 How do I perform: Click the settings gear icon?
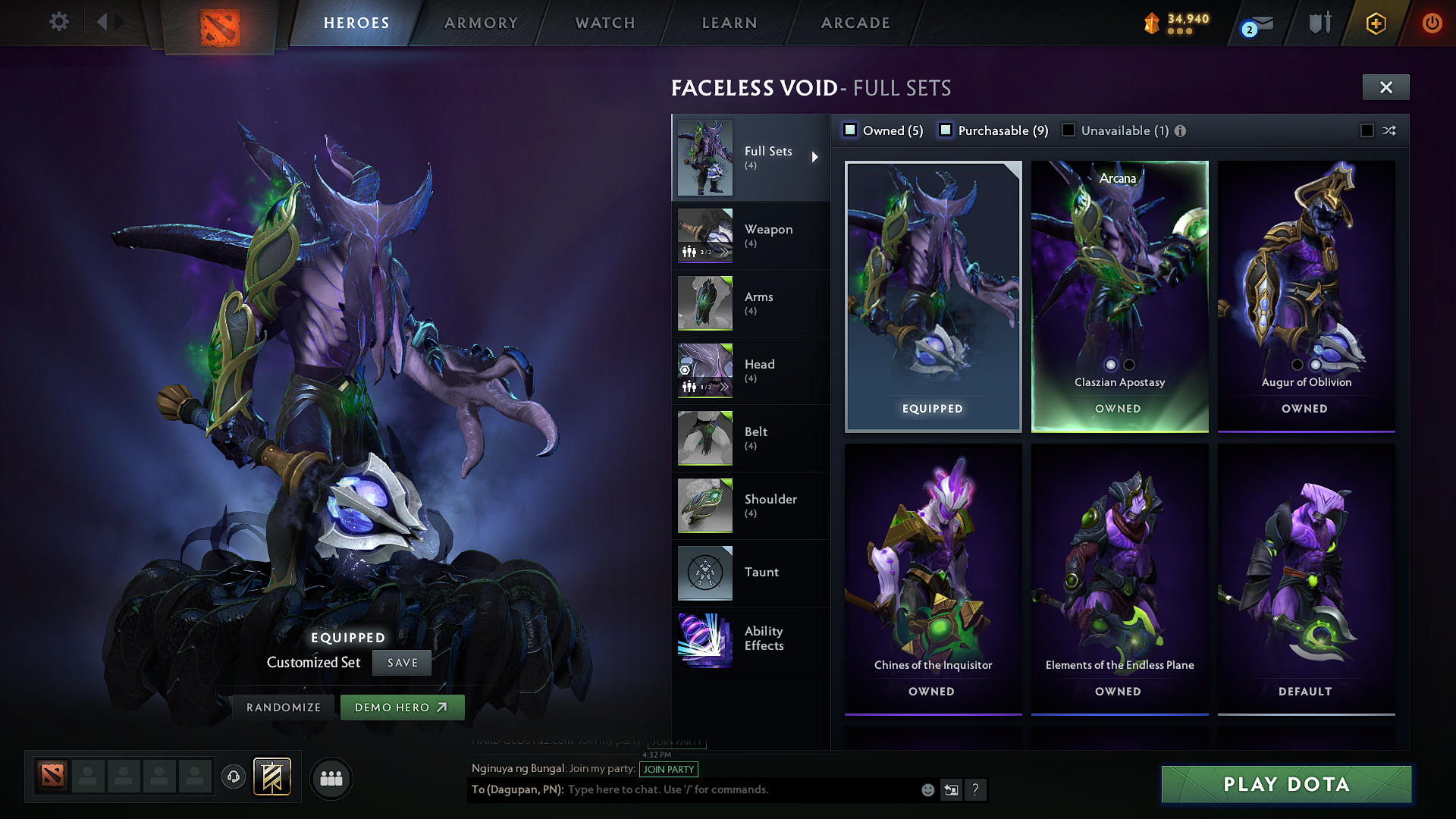click(x=58, y=22)
